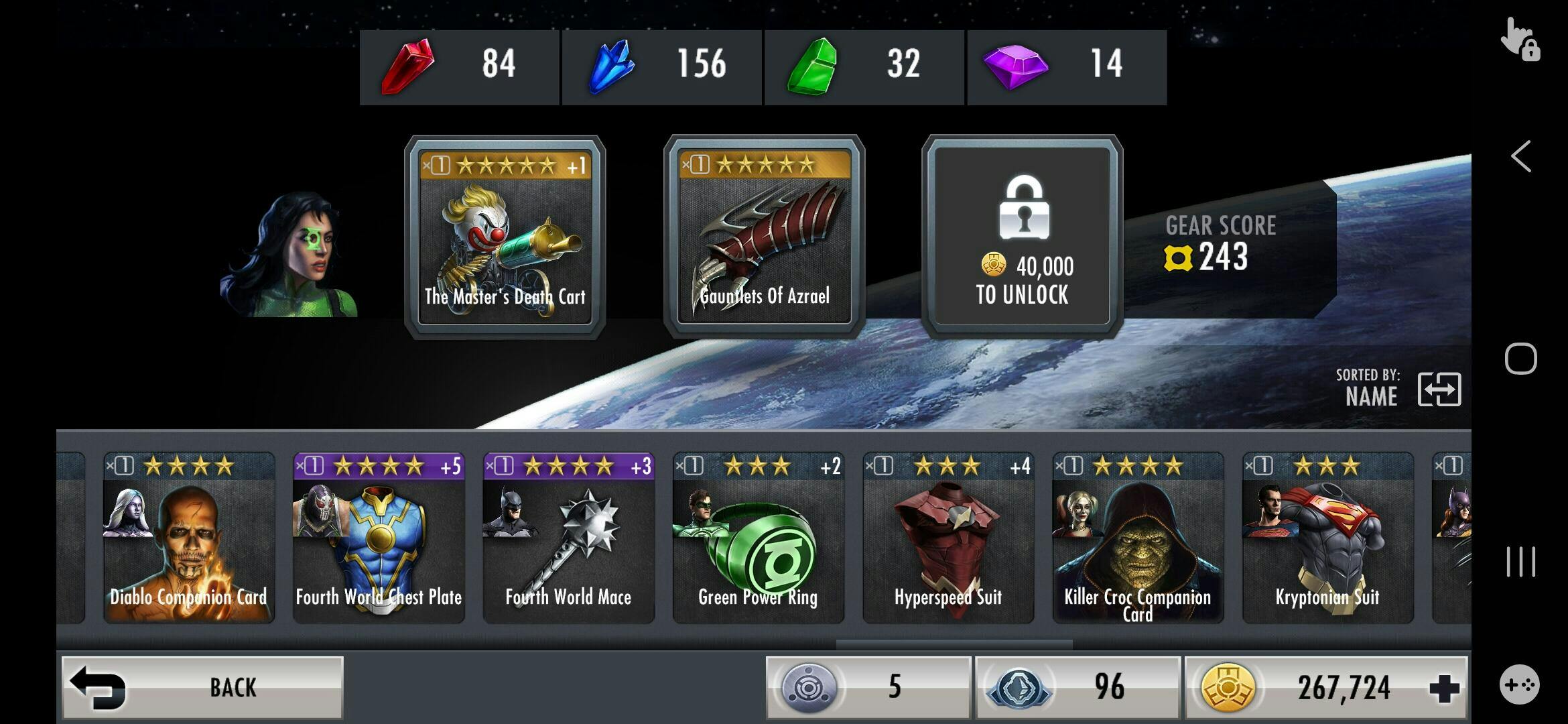Choose the Diablo Companion Card

[x=189, y=538]
